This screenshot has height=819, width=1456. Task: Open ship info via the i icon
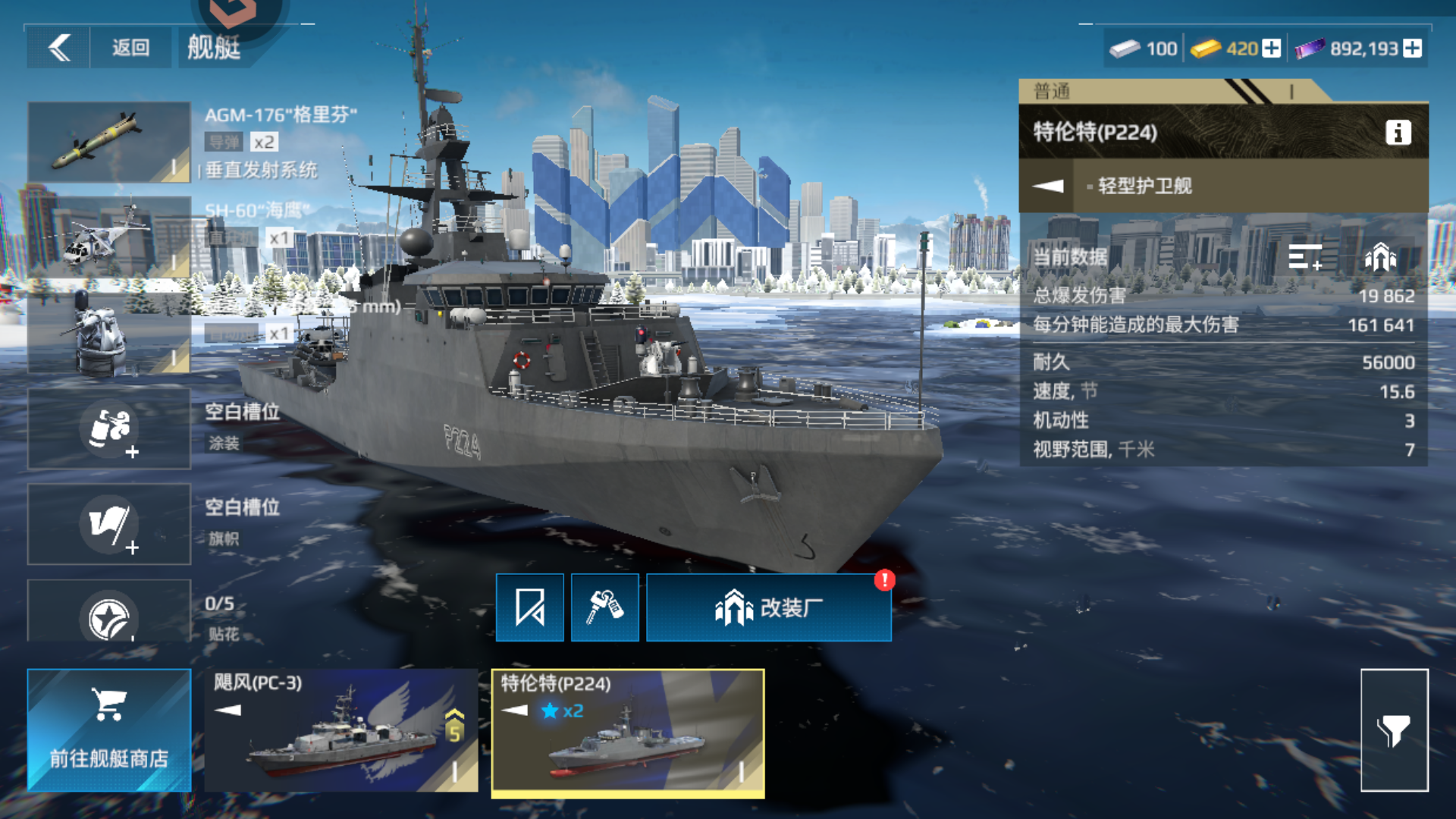click(x=1397, y=131)
